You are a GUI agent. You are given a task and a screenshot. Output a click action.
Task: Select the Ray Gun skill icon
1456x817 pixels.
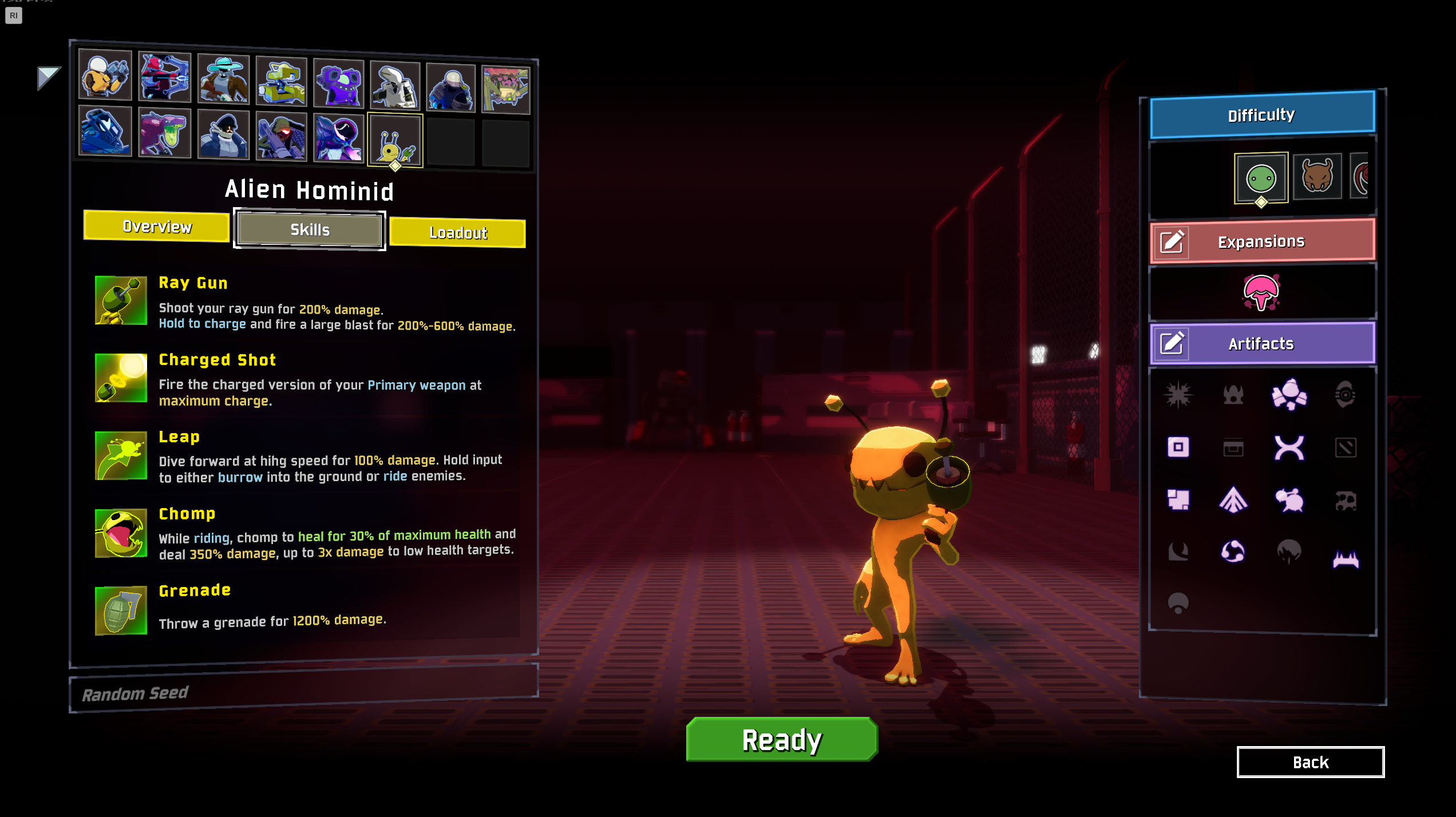[121, 300]
